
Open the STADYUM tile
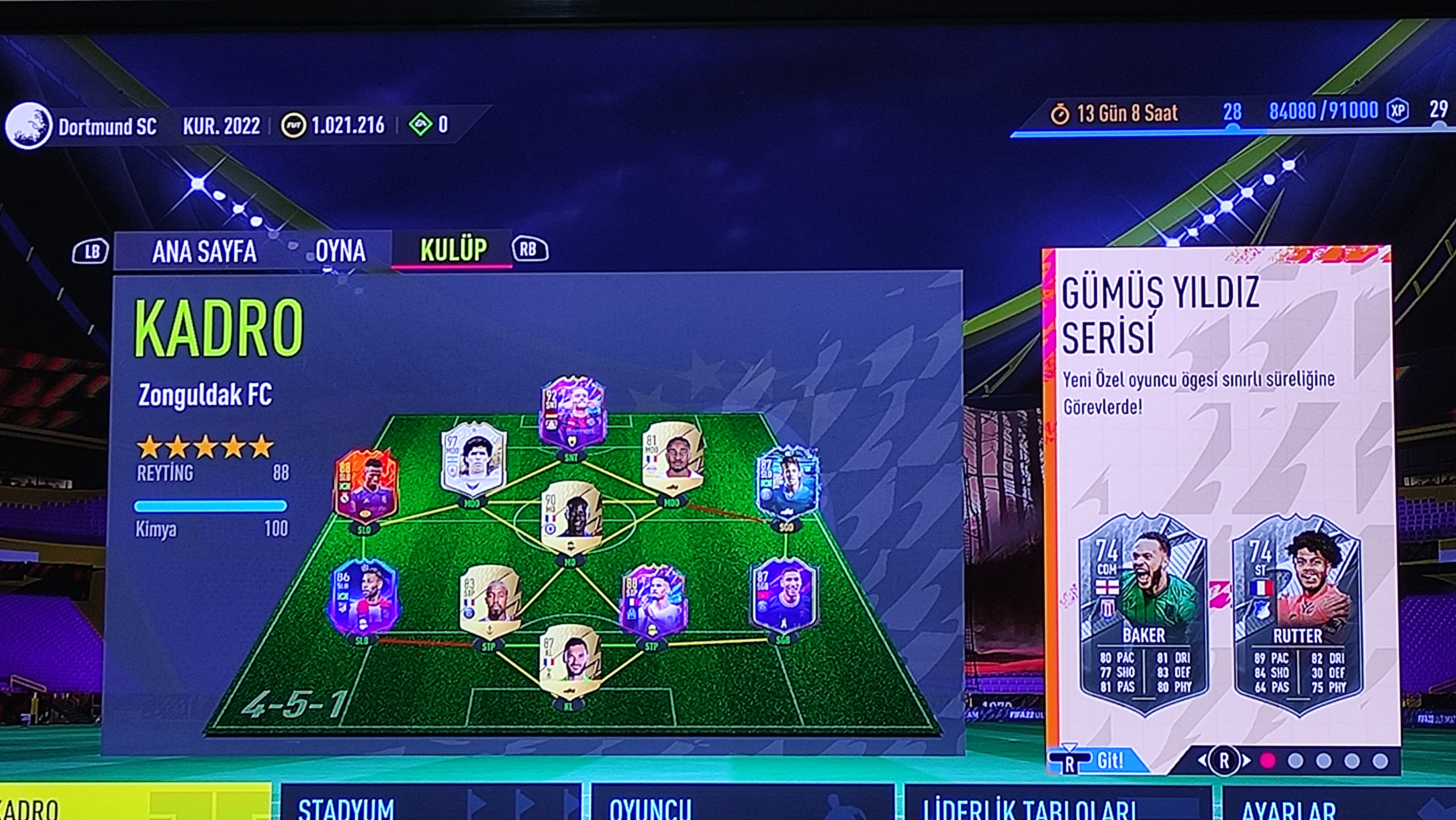[x=429, y=805]
